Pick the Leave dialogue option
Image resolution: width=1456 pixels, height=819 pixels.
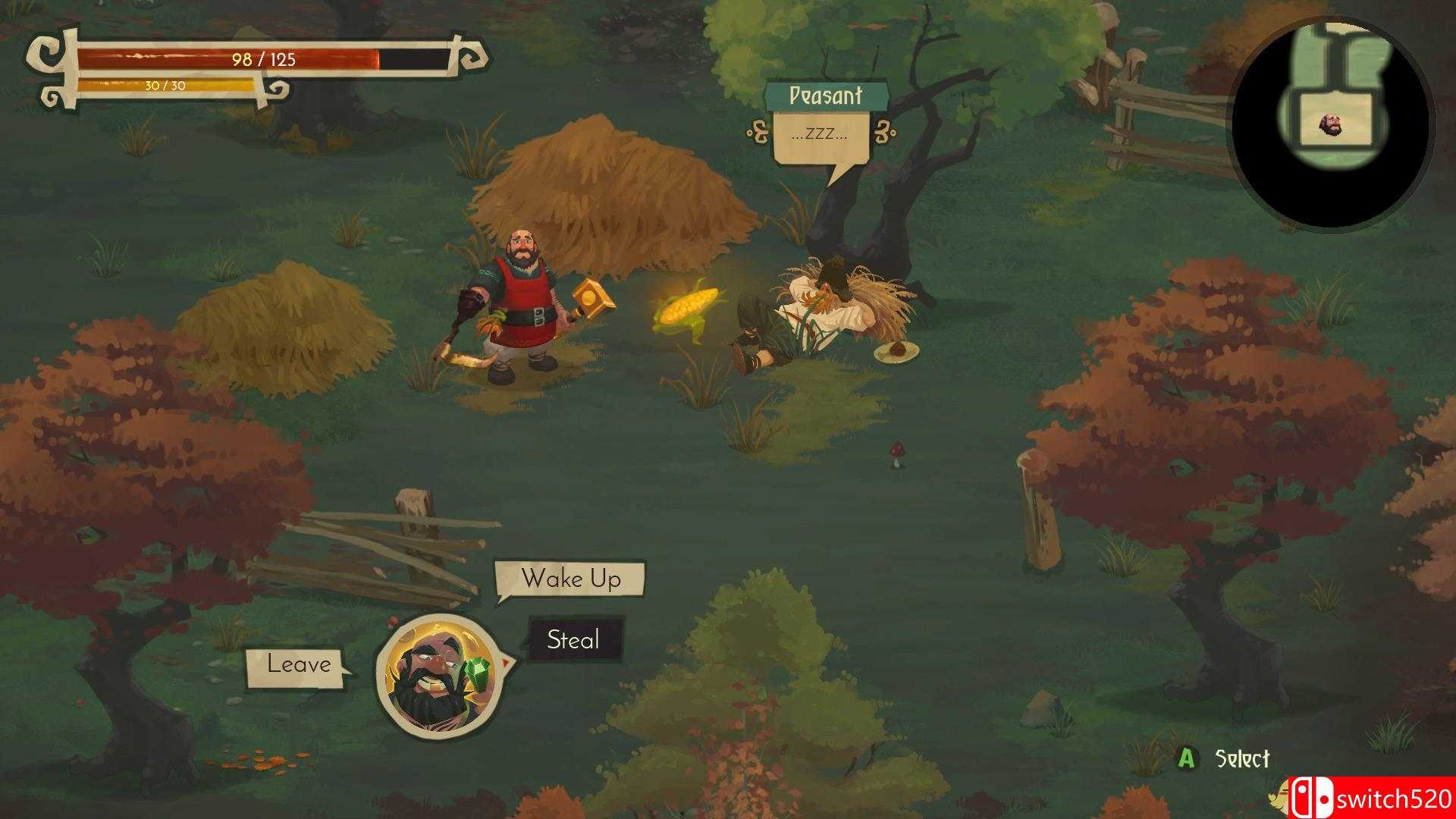(x=298, y=665)
